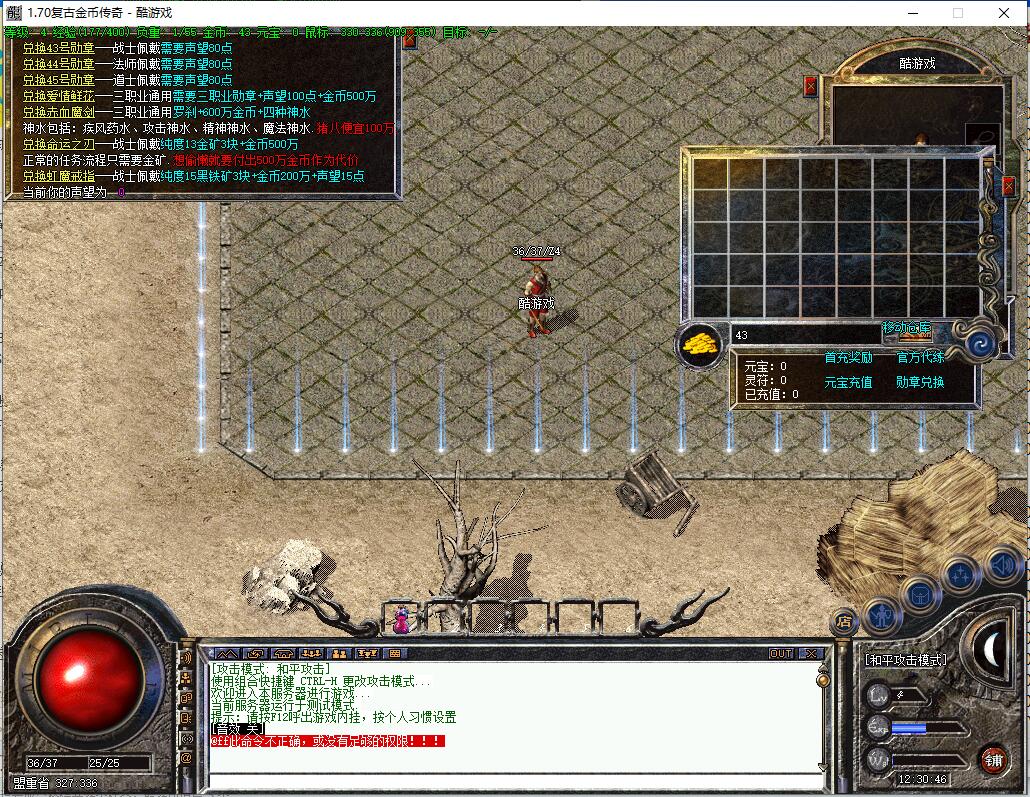Image resolution: width=1030 pixels, height=797 pixels.
Task: Open the 官方代练 option
Action: [x=920, y=357]
